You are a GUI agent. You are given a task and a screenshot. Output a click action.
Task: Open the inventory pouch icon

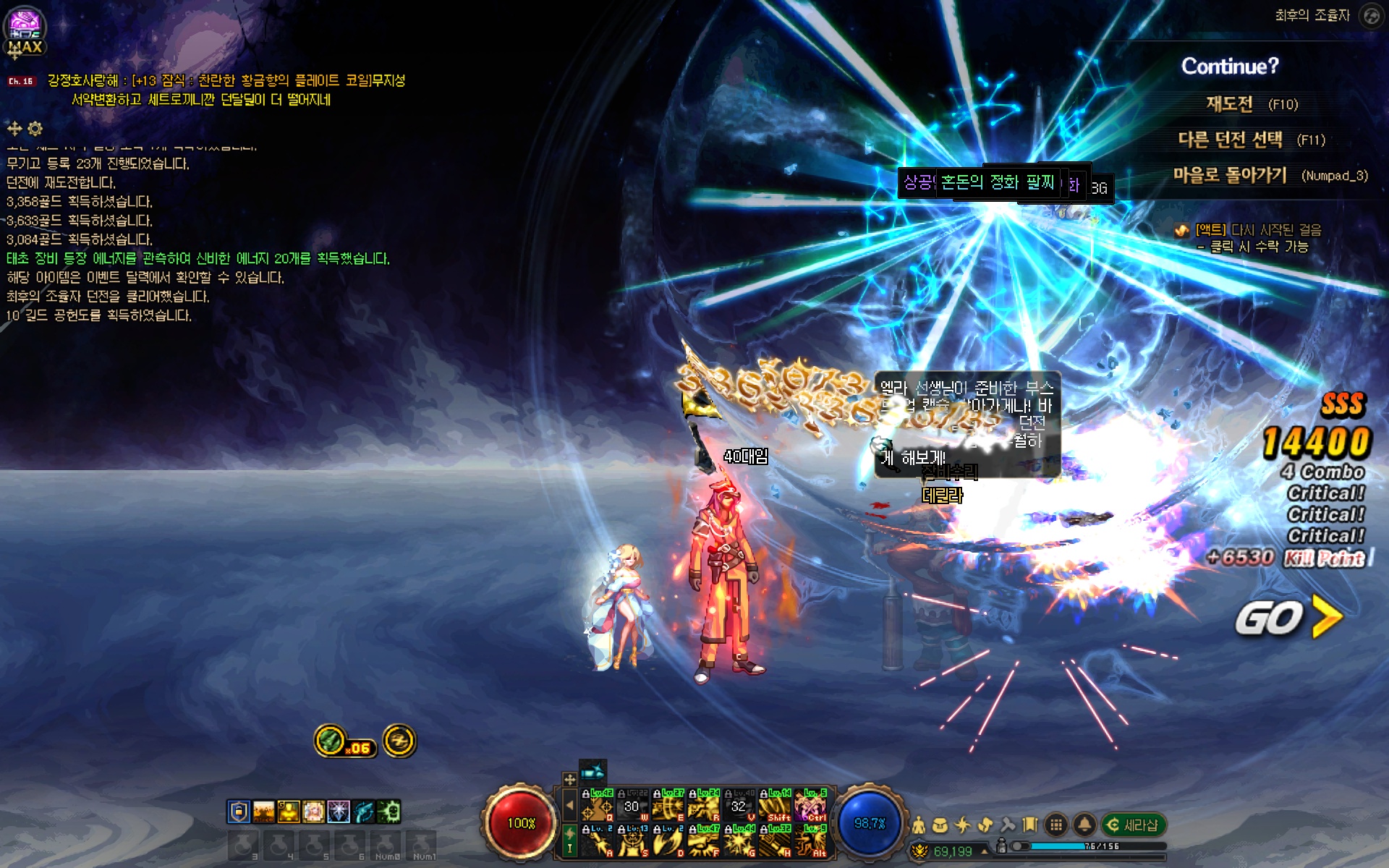coord(940,825)
